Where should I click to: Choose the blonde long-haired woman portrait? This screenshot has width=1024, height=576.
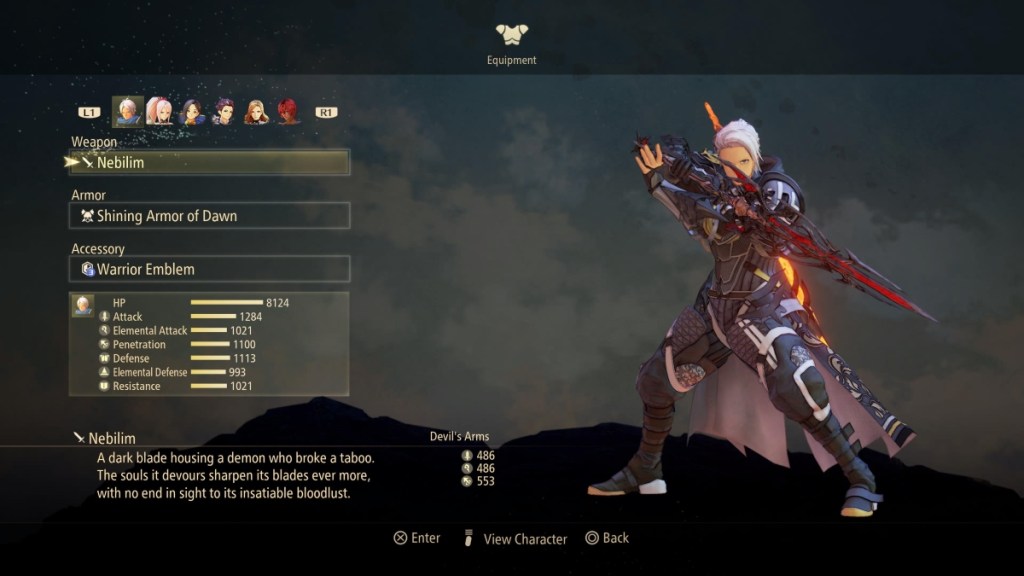[256, 111]
